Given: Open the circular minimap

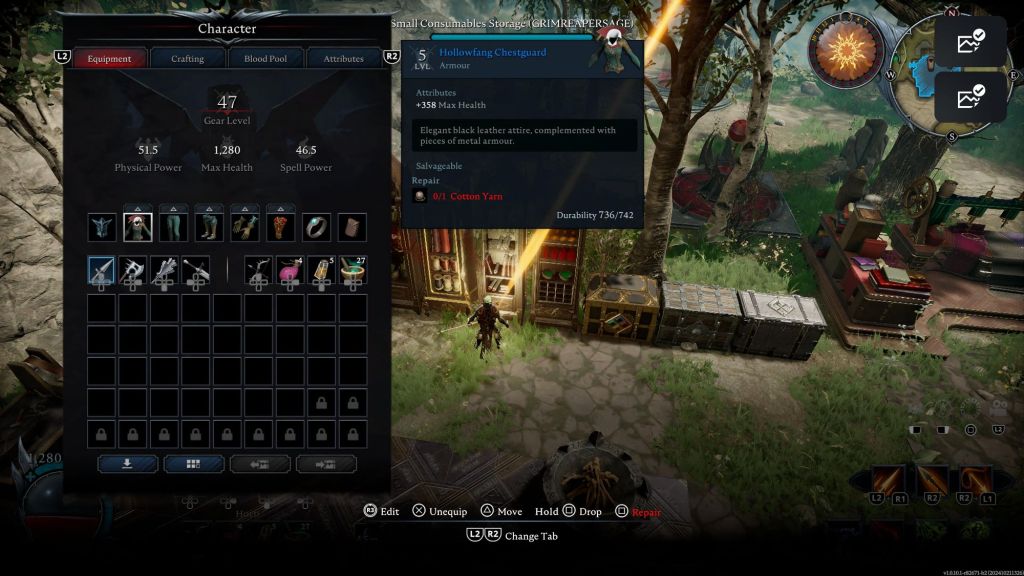Looking at the screenshot, I should [x=928, y=68].
